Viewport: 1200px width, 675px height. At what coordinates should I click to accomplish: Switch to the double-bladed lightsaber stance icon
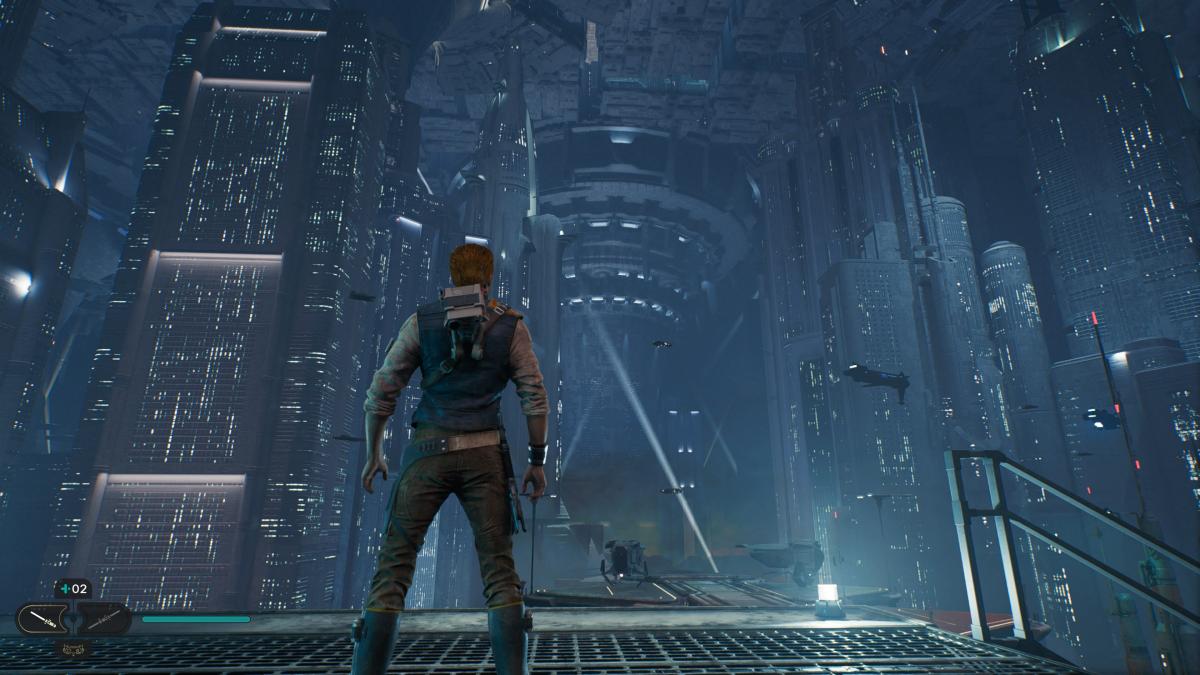pos(103,619)
